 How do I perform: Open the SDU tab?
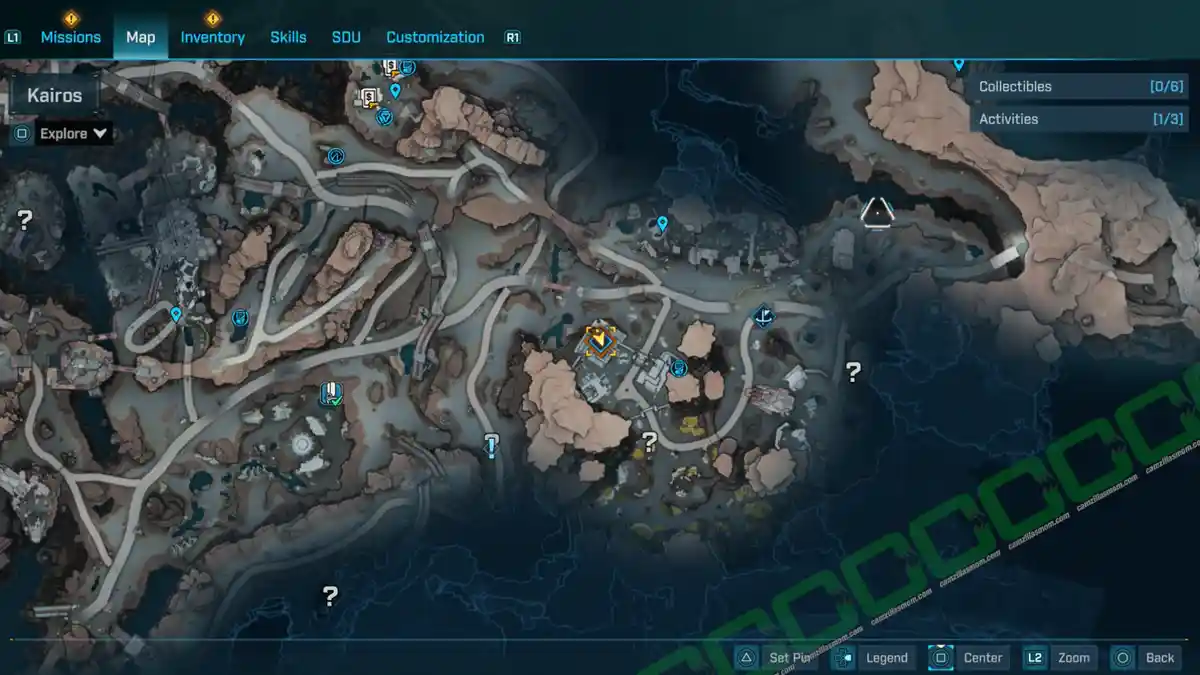346,37
